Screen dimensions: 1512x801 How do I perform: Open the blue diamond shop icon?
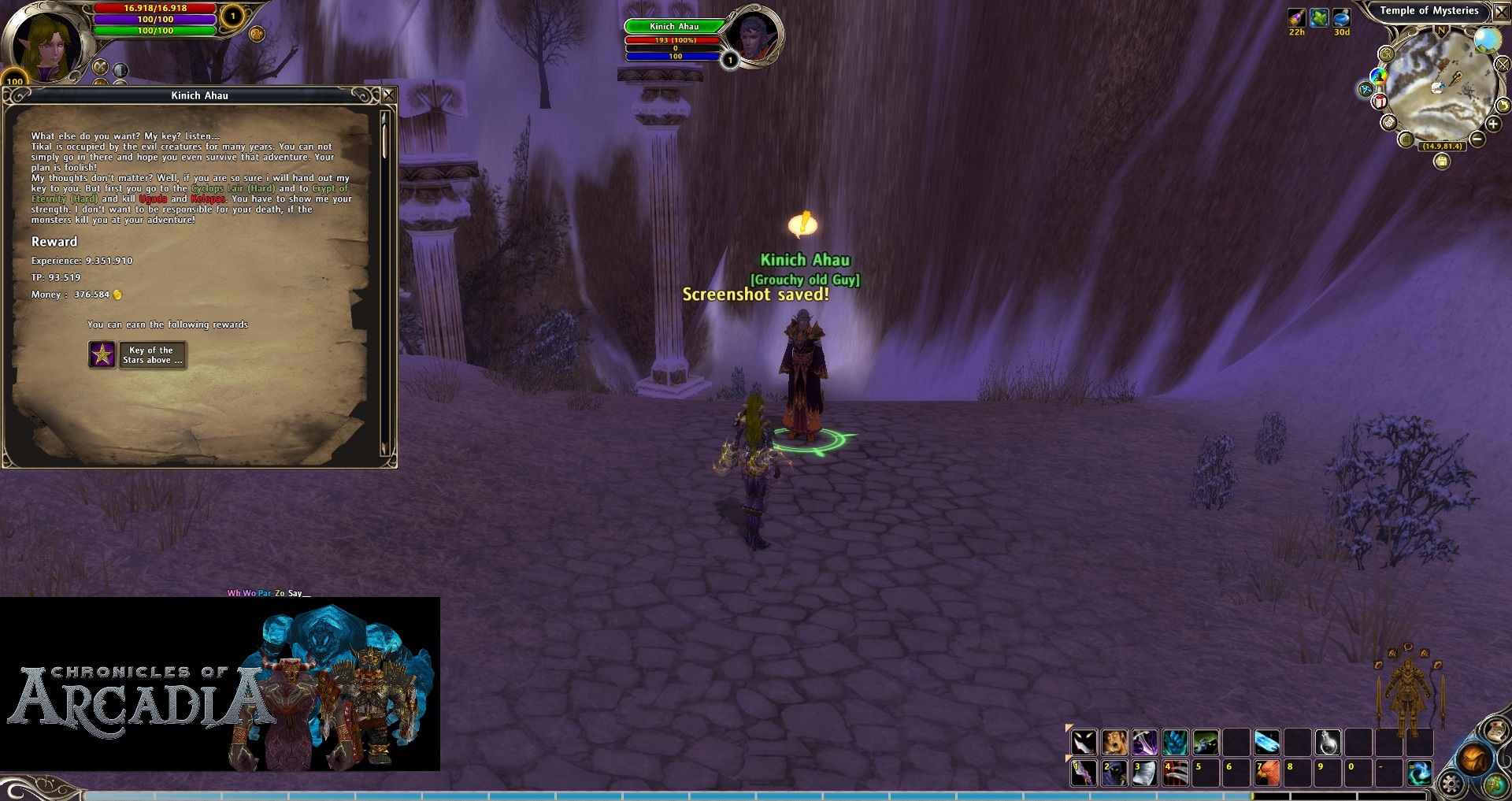point(1366,90)
